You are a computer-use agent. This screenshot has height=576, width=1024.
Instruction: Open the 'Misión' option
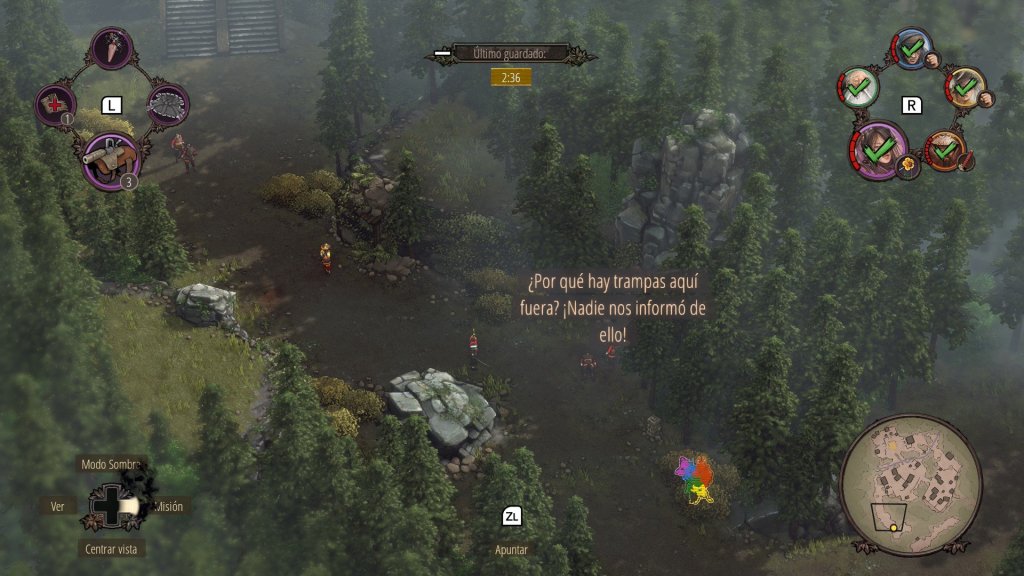169,506
